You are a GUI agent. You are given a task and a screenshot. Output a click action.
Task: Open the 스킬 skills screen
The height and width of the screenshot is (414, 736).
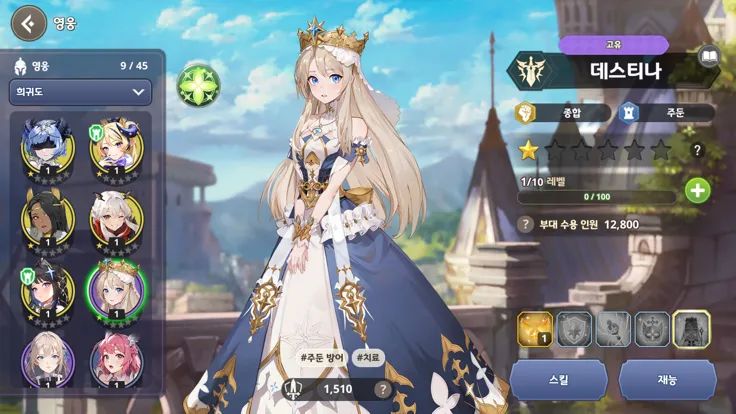click(558, 381)
